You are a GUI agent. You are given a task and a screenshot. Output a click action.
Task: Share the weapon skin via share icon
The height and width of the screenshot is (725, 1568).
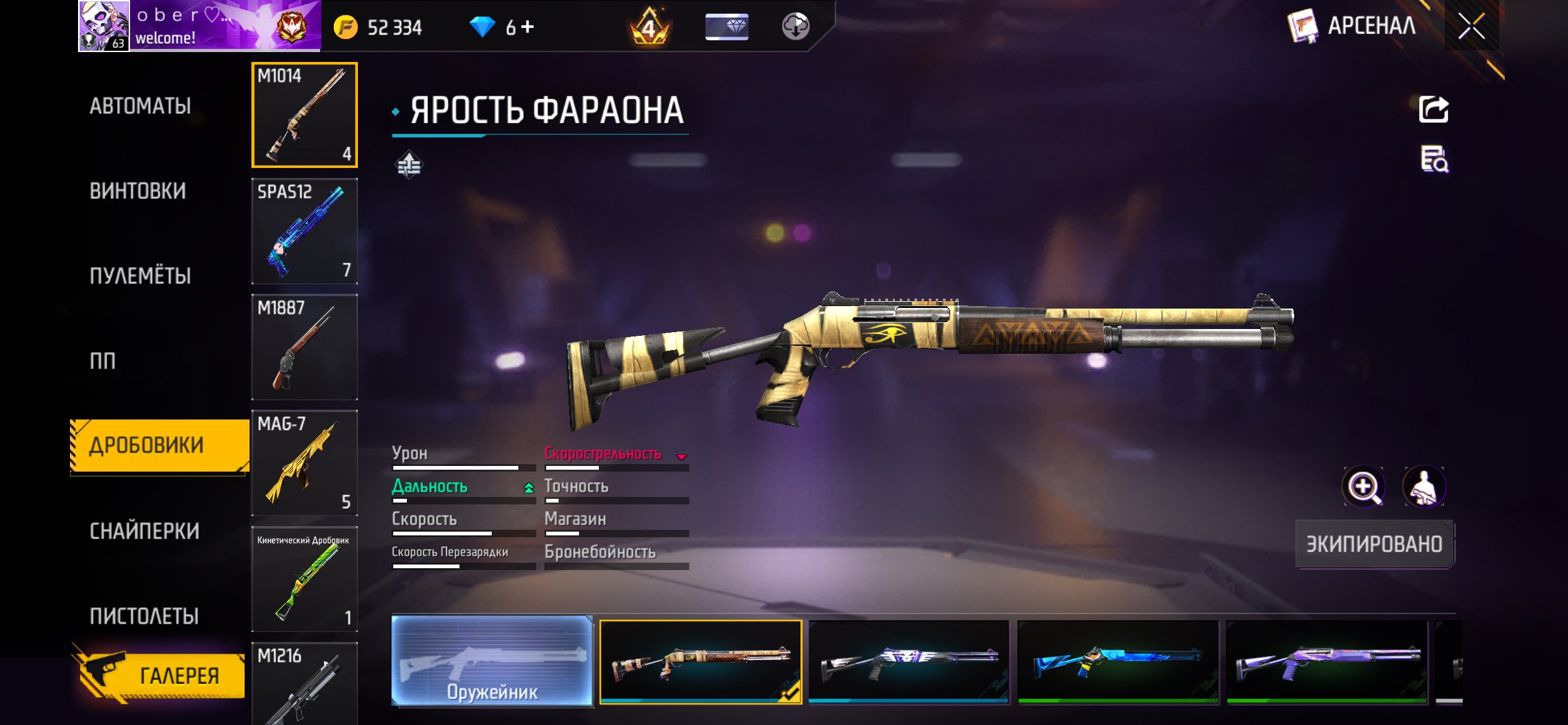[x=1433, y=110]
